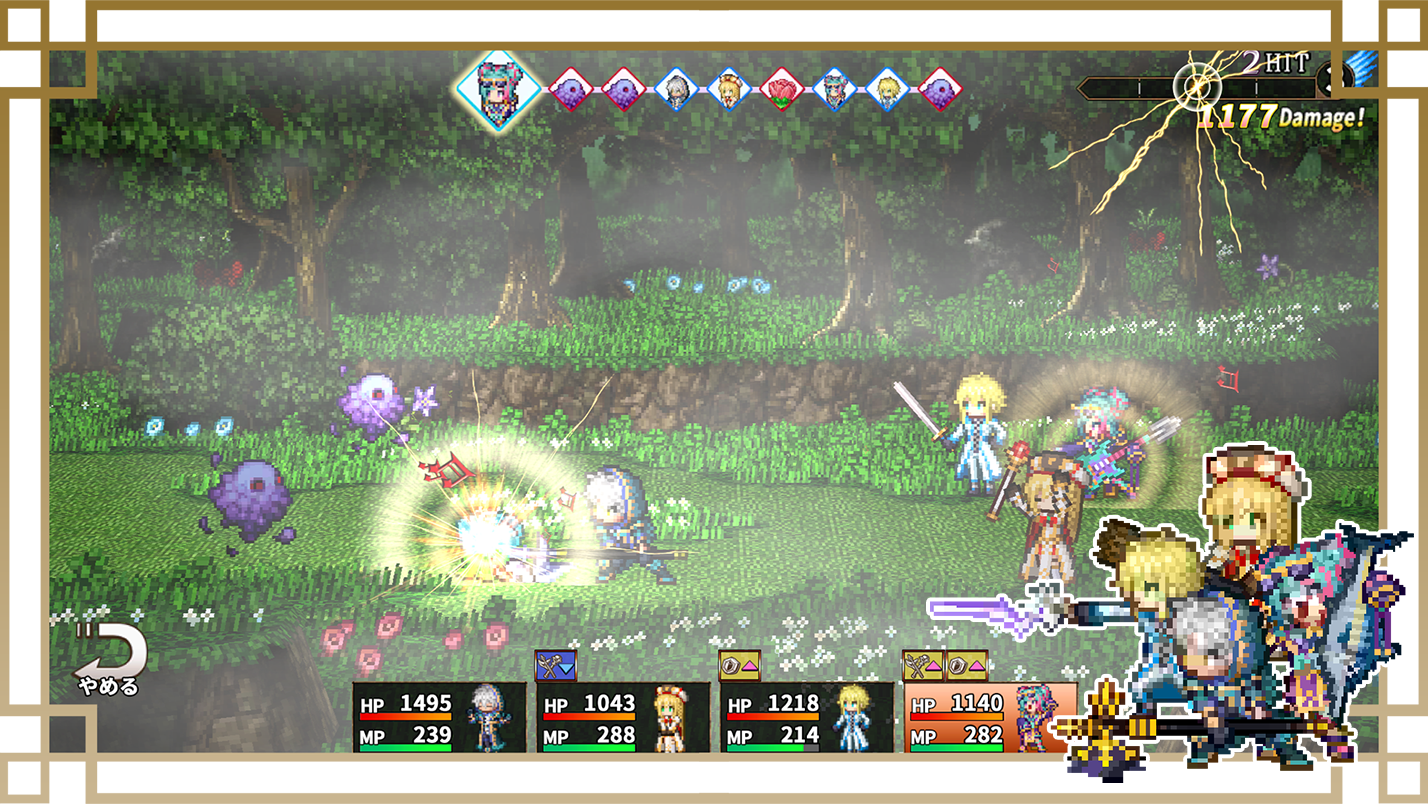Screen dimensions: 1428x804
Task: Click the やめる back button
Action: pyautogui.click(x=109, y=662)
